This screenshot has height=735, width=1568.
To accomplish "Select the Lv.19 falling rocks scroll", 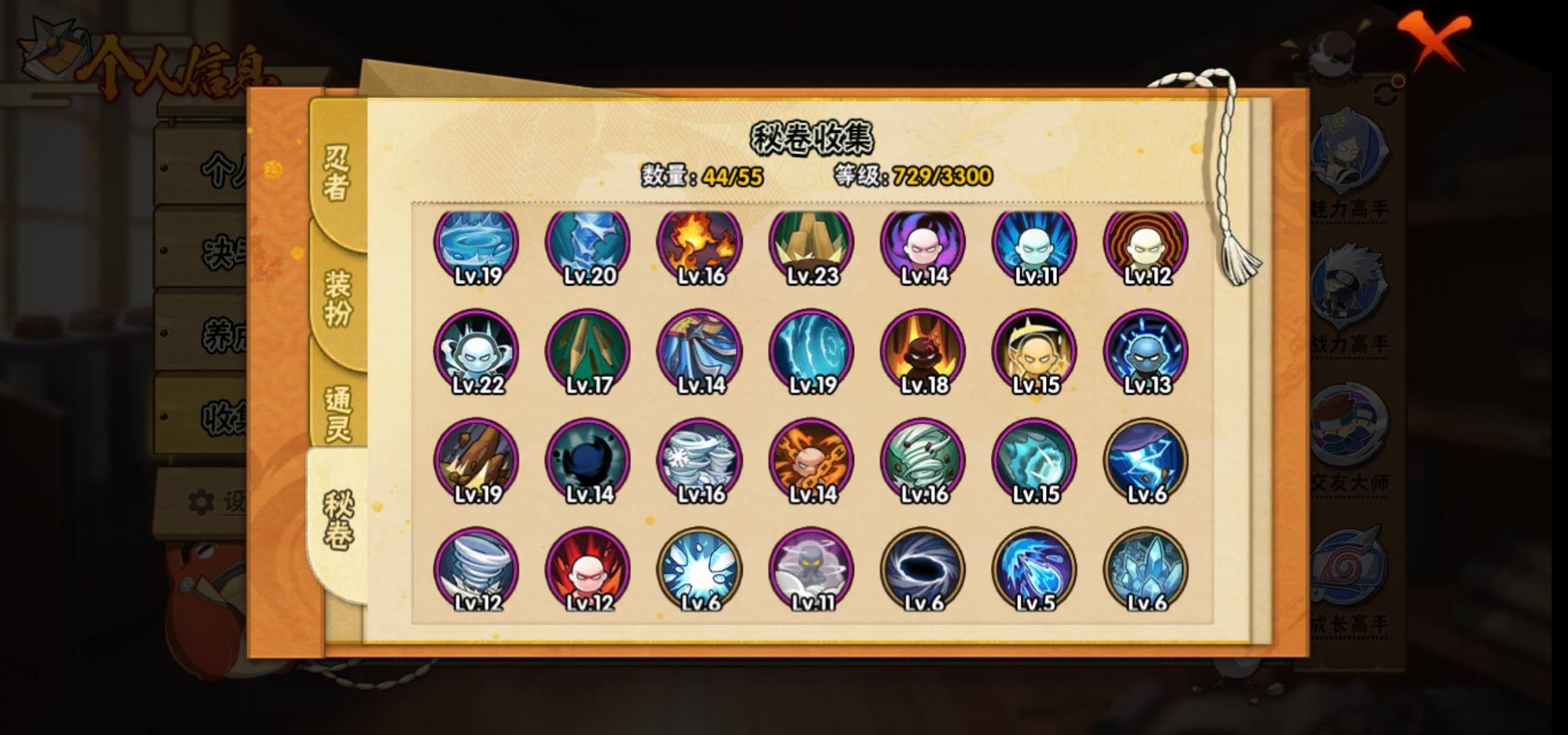I will tap(476, 461).
